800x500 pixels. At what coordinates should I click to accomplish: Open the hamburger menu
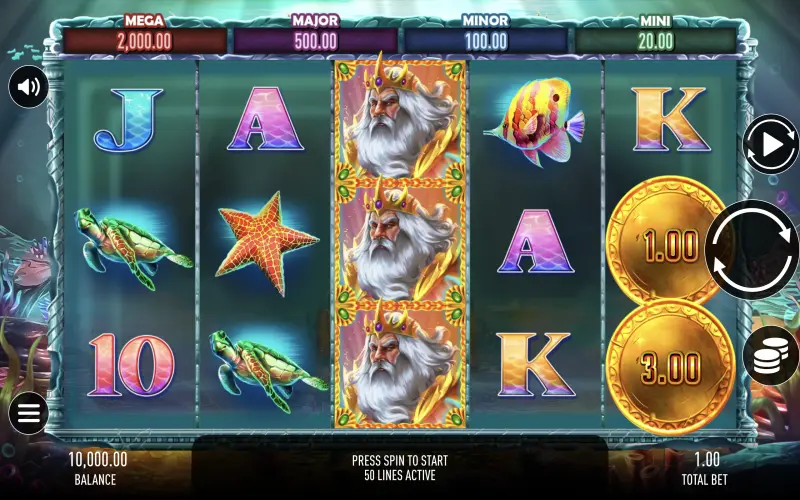(28, 413)
